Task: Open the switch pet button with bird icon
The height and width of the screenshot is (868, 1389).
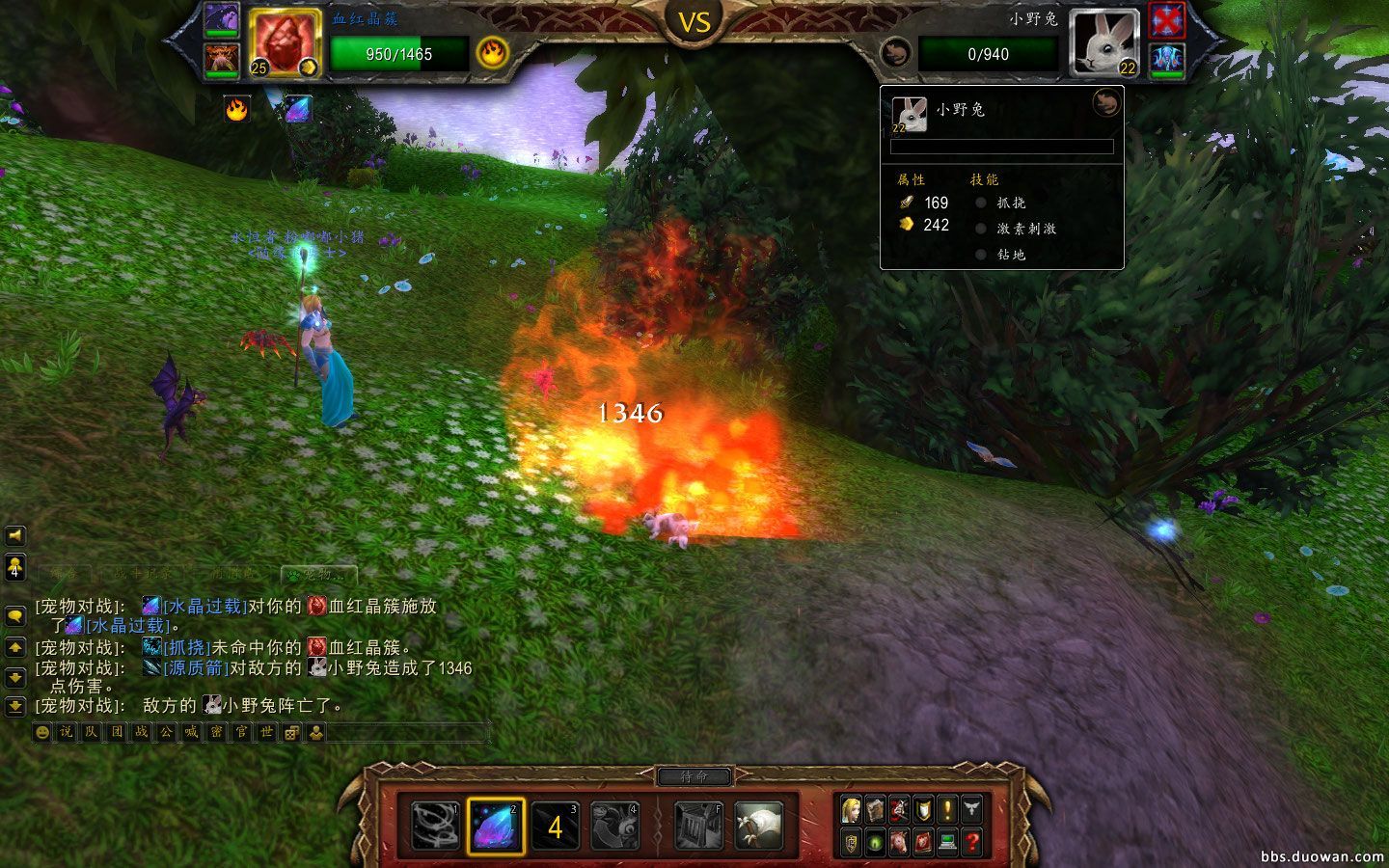Action: pyautogui.click(x=615, y=827)
